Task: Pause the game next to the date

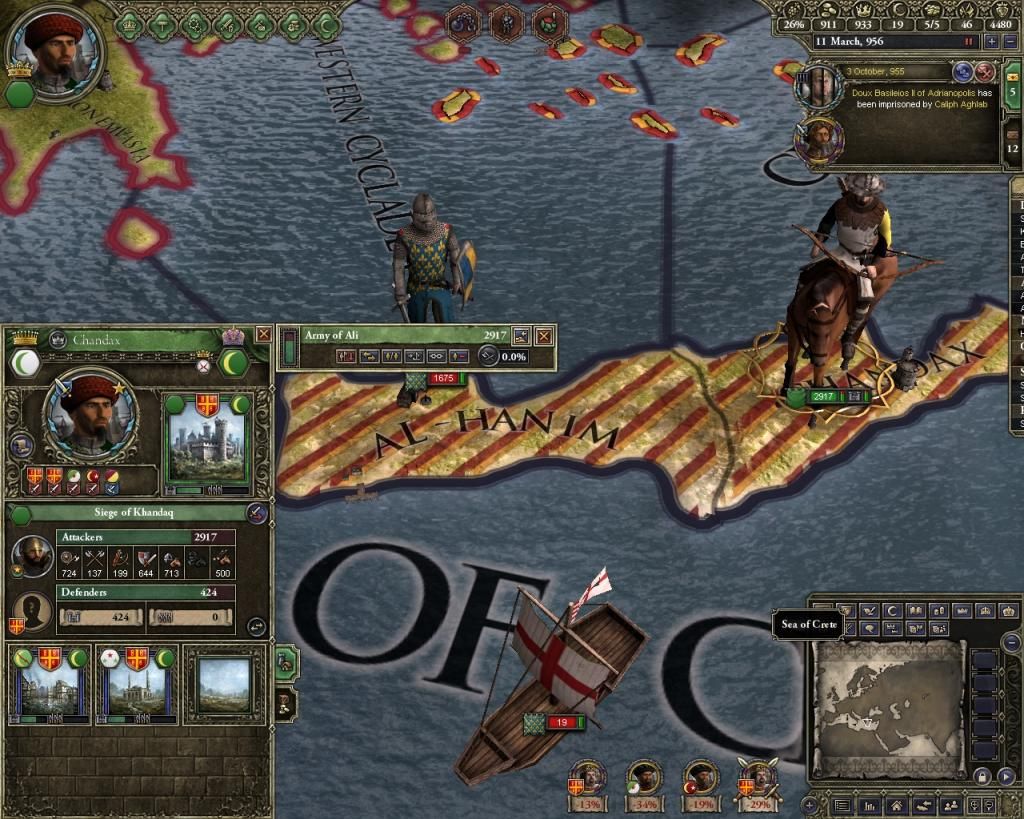Action: click(x=968, y=42)
